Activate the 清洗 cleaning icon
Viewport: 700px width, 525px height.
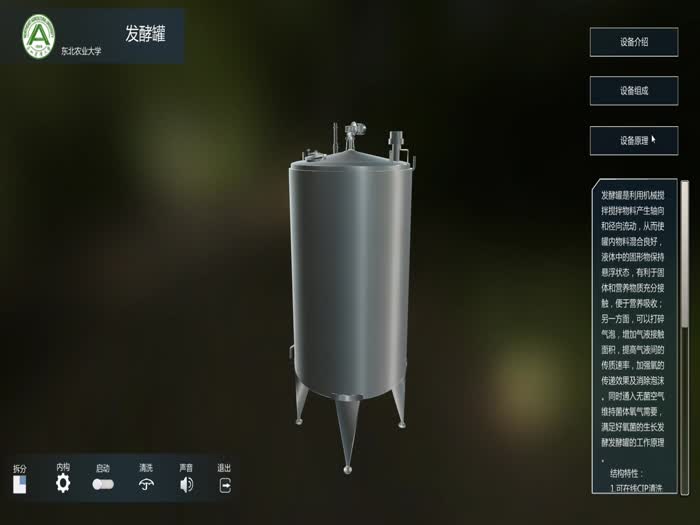click(146, 485)
